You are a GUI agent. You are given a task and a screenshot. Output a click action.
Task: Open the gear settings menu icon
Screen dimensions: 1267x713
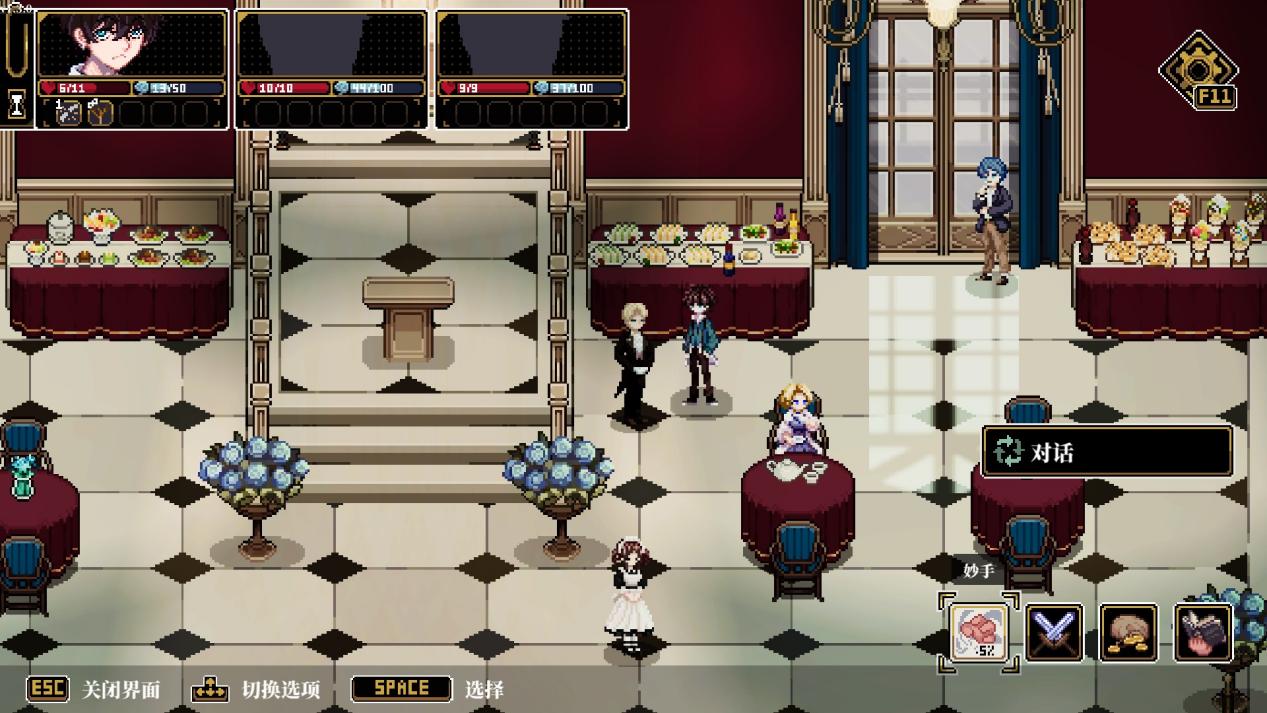click(x=1196, y=68)
